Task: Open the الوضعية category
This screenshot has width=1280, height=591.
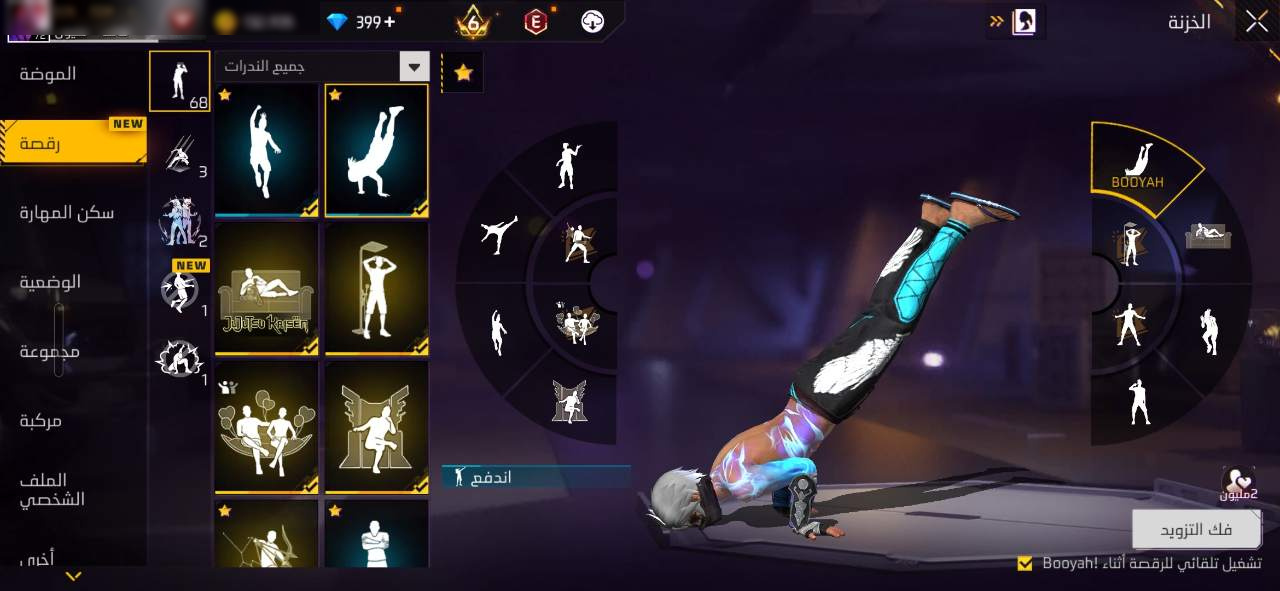Action: (50, 282)
